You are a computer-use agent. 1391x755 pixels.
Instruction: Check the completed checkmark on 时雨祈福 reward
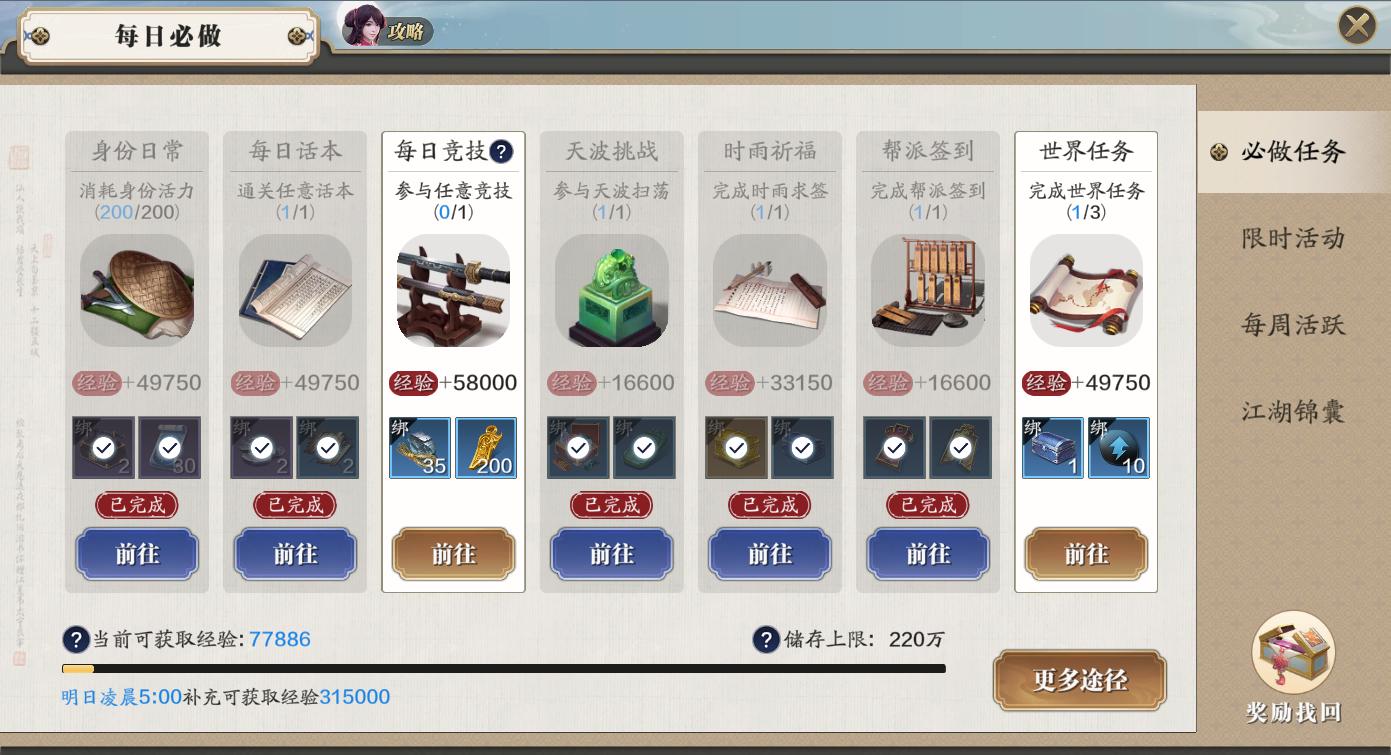coord(736,447)
